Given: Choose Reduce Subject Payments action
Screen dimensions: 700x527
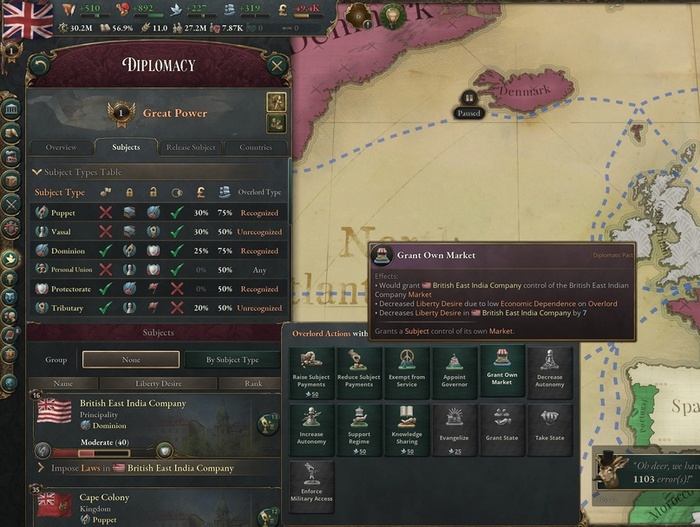Looking at the screenshot, I should [x=359, y=373].
